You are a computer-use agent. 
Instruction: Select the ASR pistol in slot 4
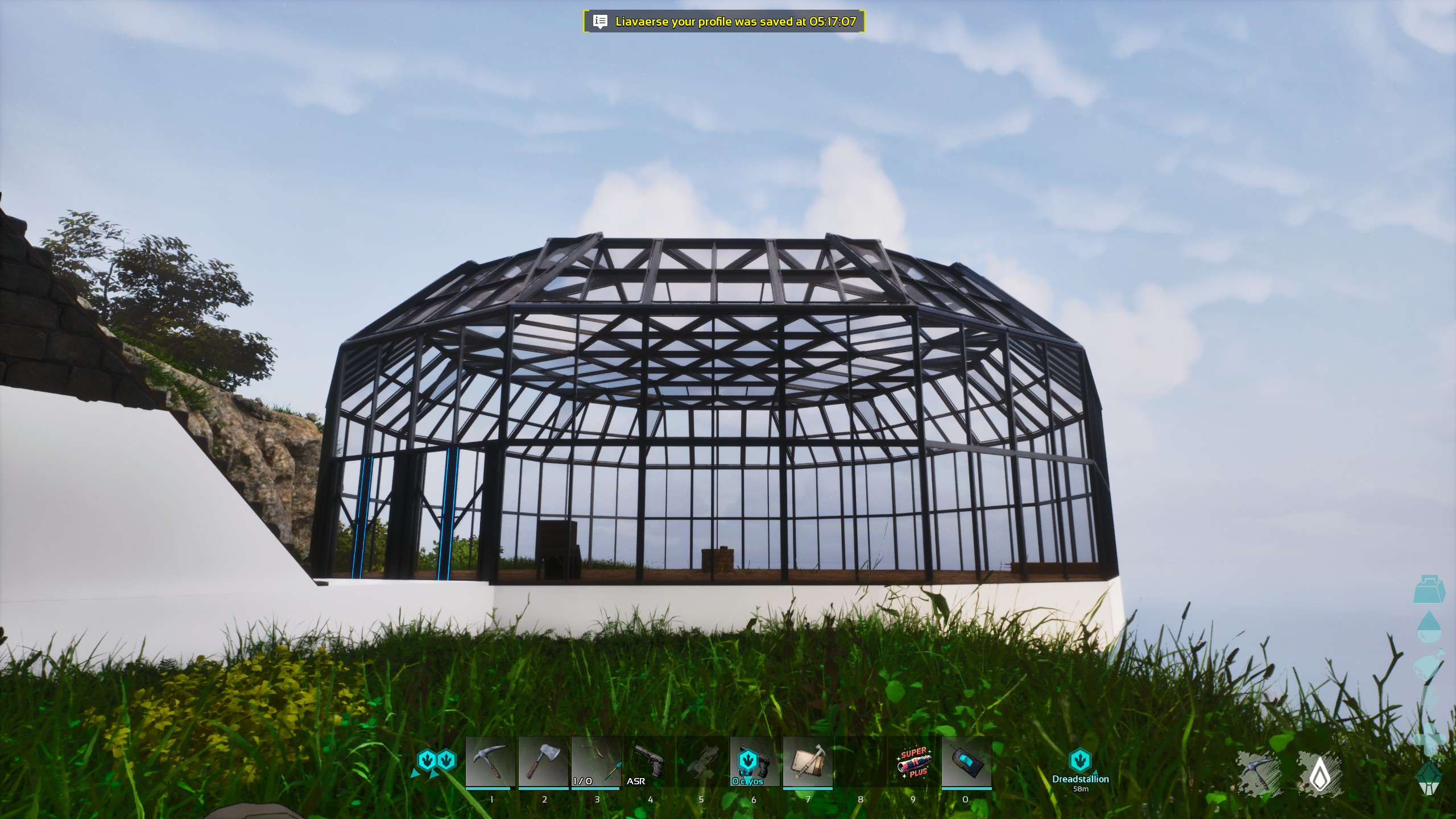click(x=648, y=762)
